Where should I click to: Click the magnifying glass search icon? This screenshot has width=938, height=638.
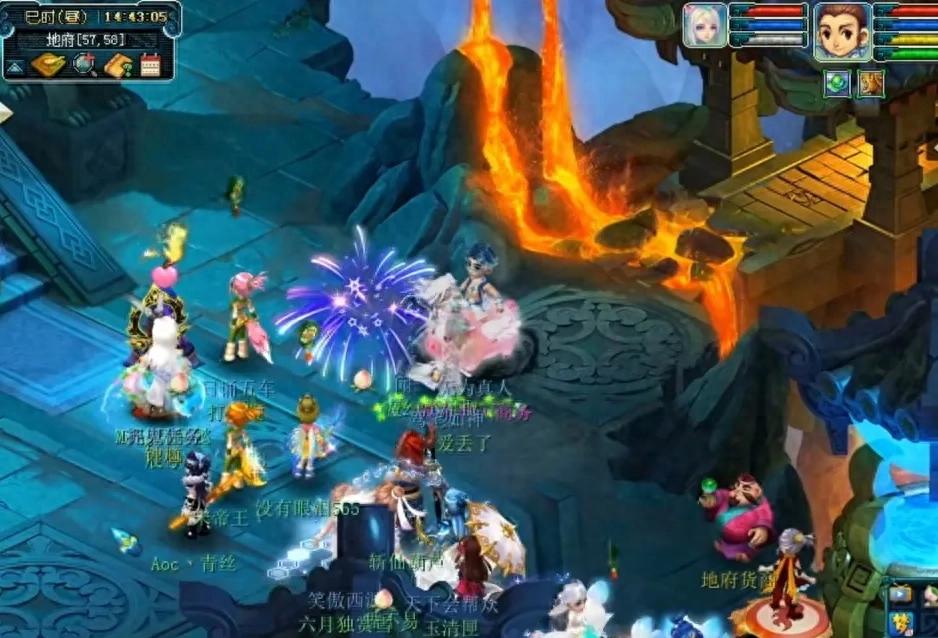coord(85,66)
